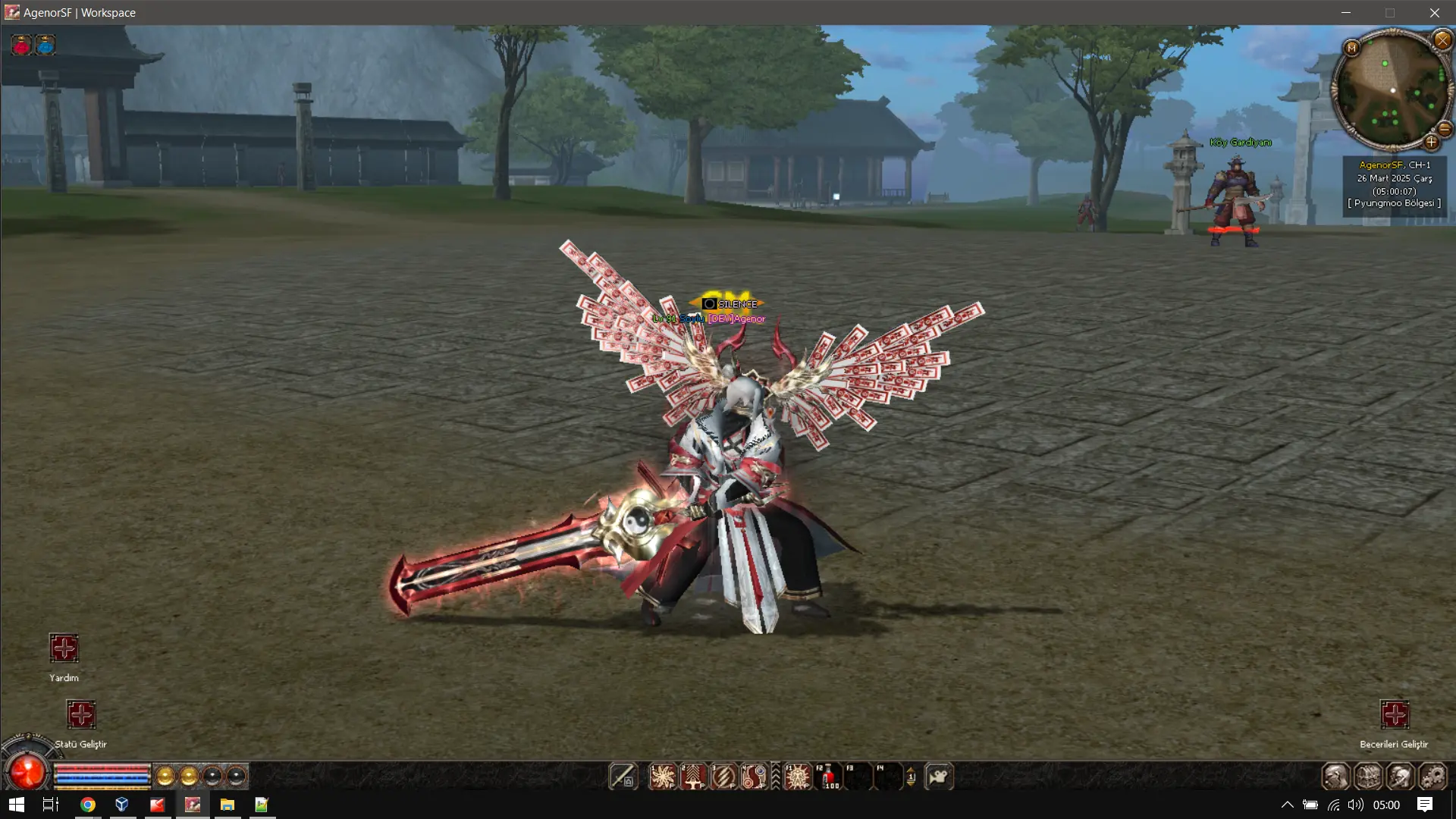
Task: Use the red potion in slot F2
Action: pyautogui.click(x=827, y=777)
